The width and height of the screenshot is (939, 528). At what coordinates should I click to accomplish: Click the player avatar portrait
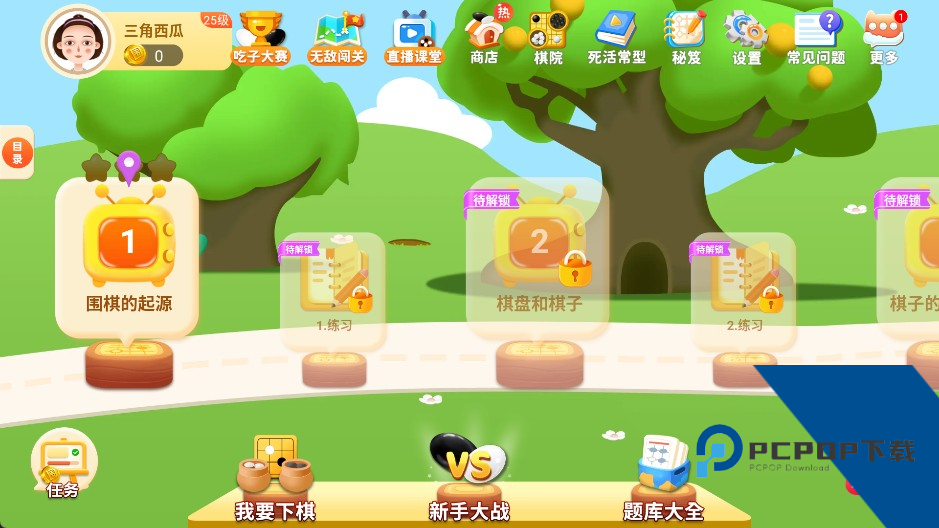pos(76,41)
